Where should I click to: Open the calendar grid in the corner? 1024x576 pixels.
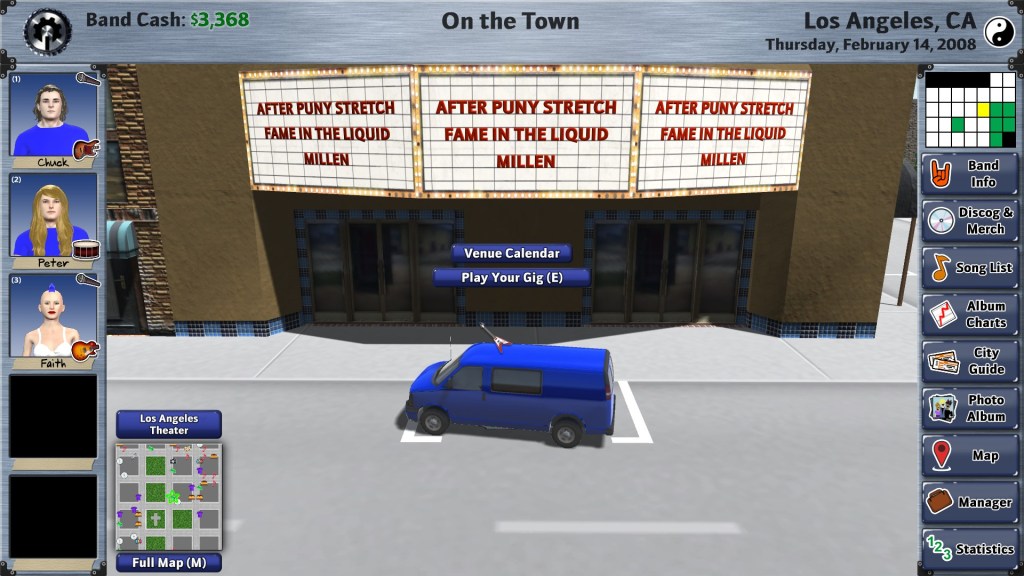970,109
